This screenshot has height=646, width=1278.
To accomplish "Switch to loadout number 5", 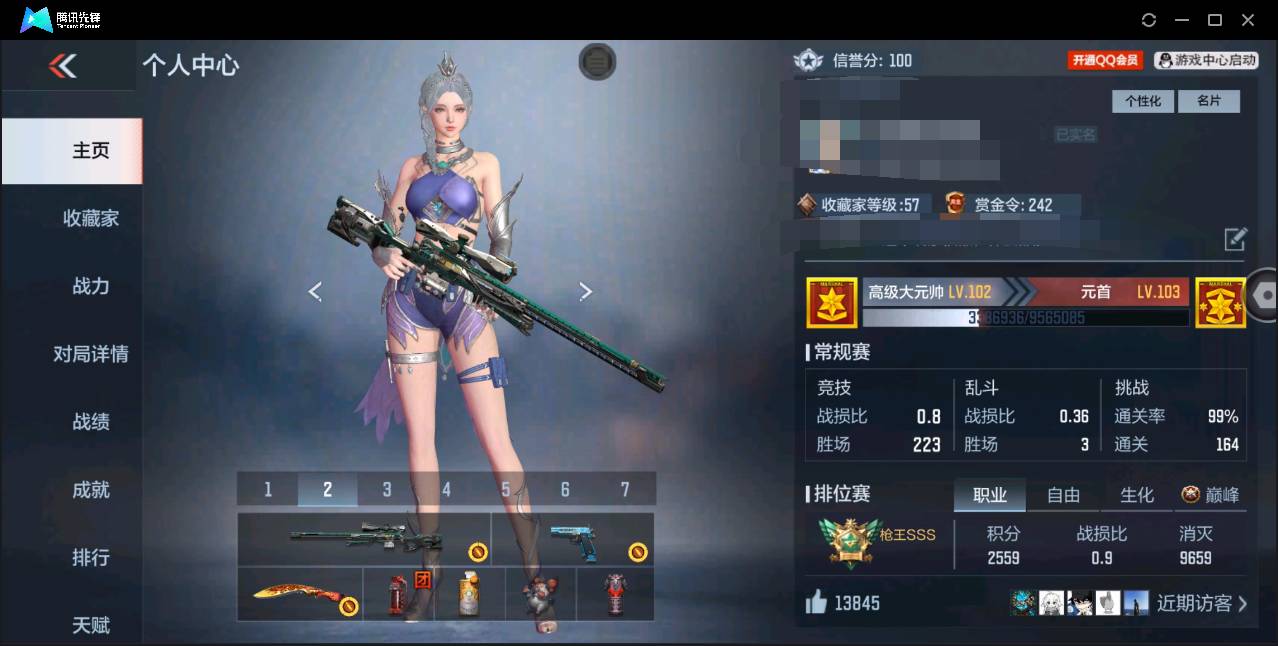I will (506, 489).
